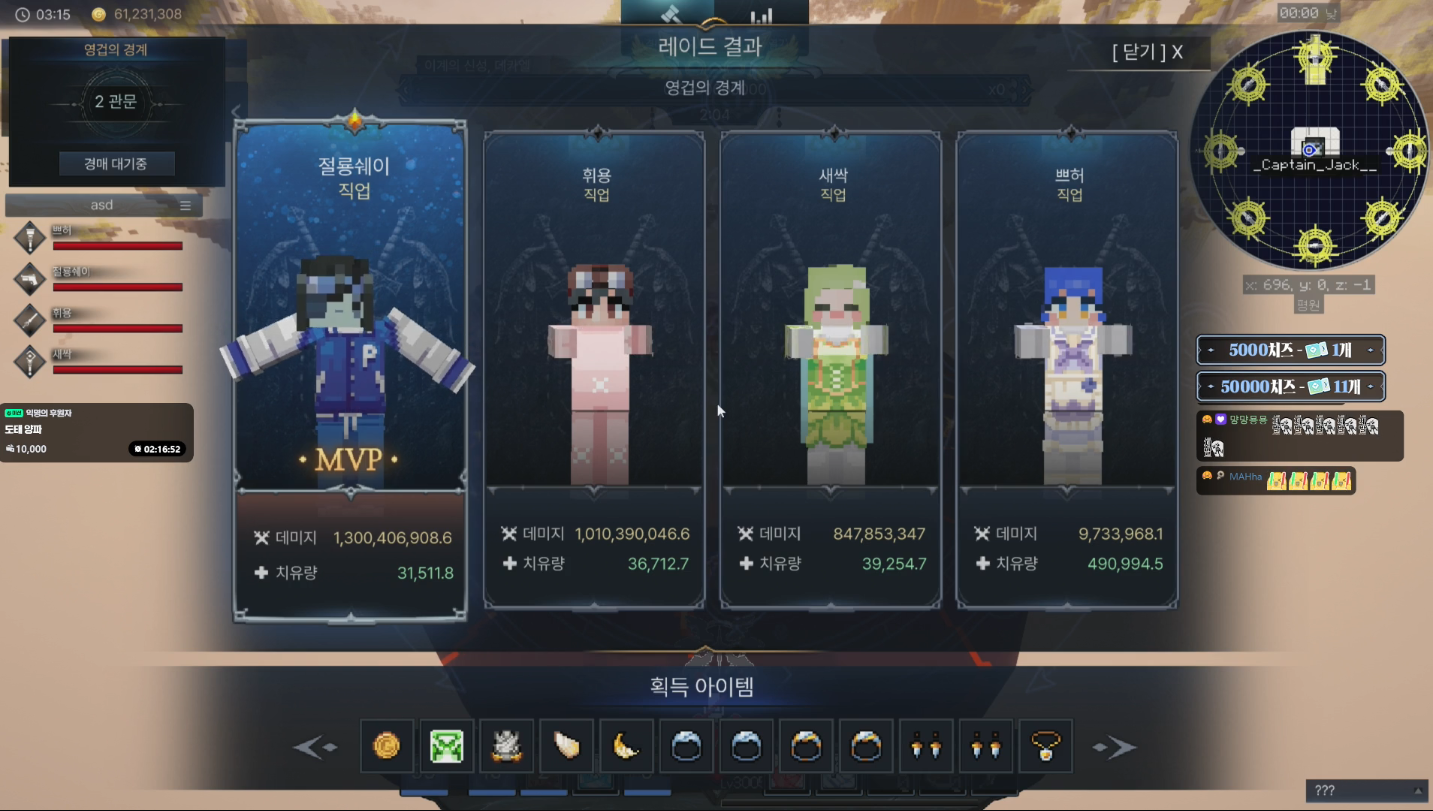Toggle 새싹's party member class emblem
Screen dimensions: 1433x811
(30, 361)
